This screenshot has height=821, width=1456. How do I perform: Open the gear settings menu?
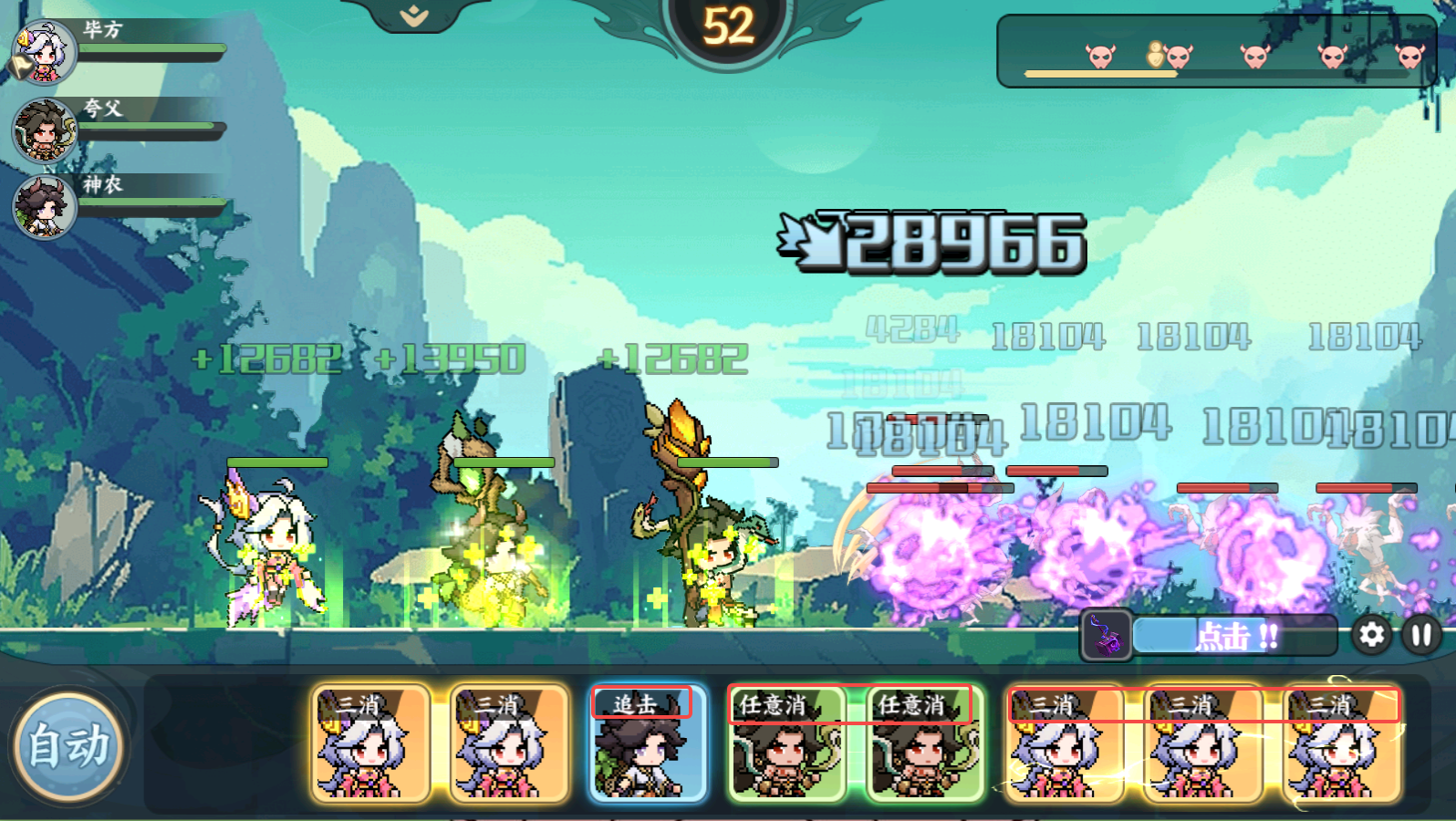point(1371,635)
